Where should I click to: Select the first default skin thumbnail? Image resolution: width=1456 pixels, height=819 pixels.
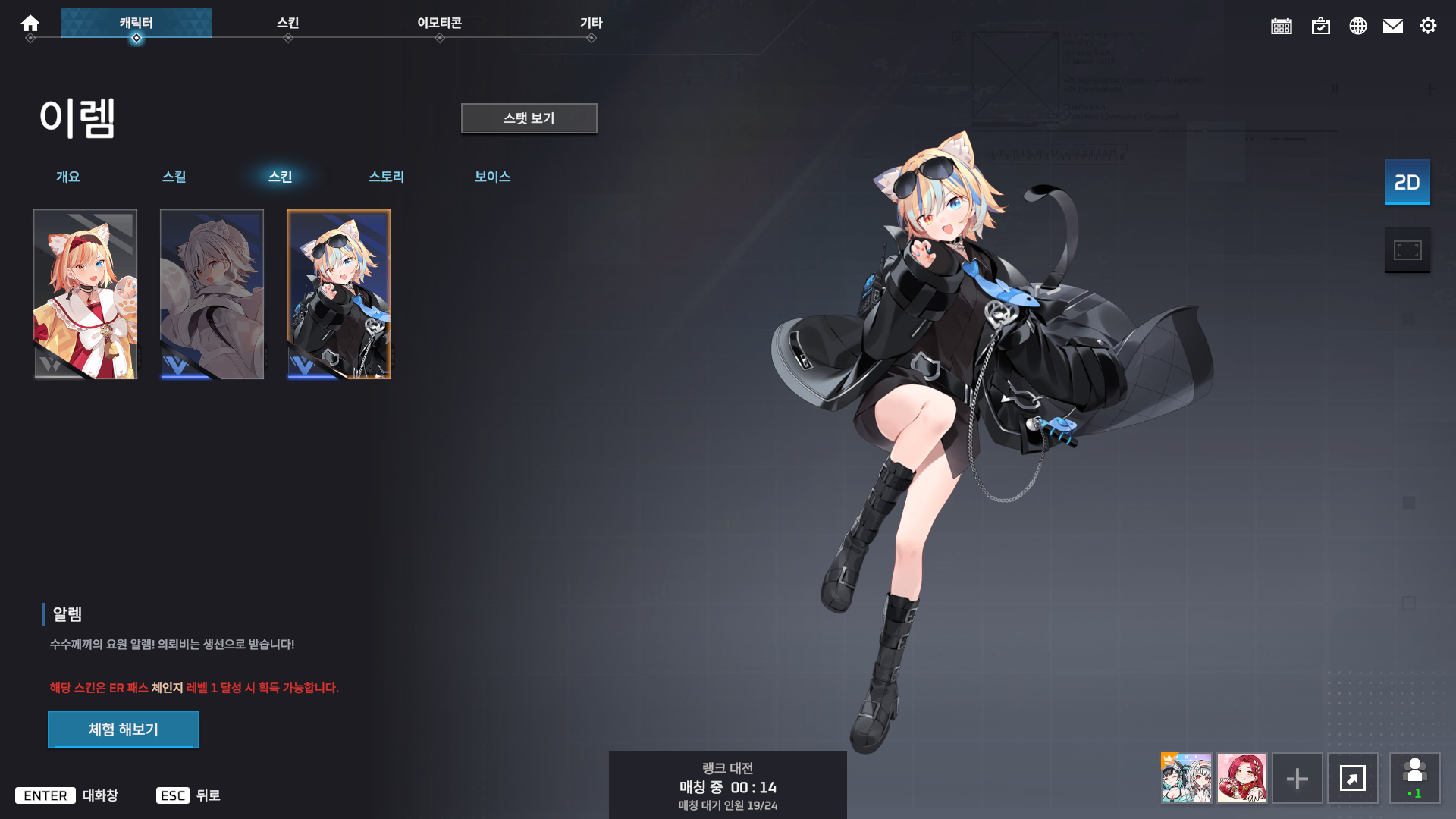coord(85,293)
